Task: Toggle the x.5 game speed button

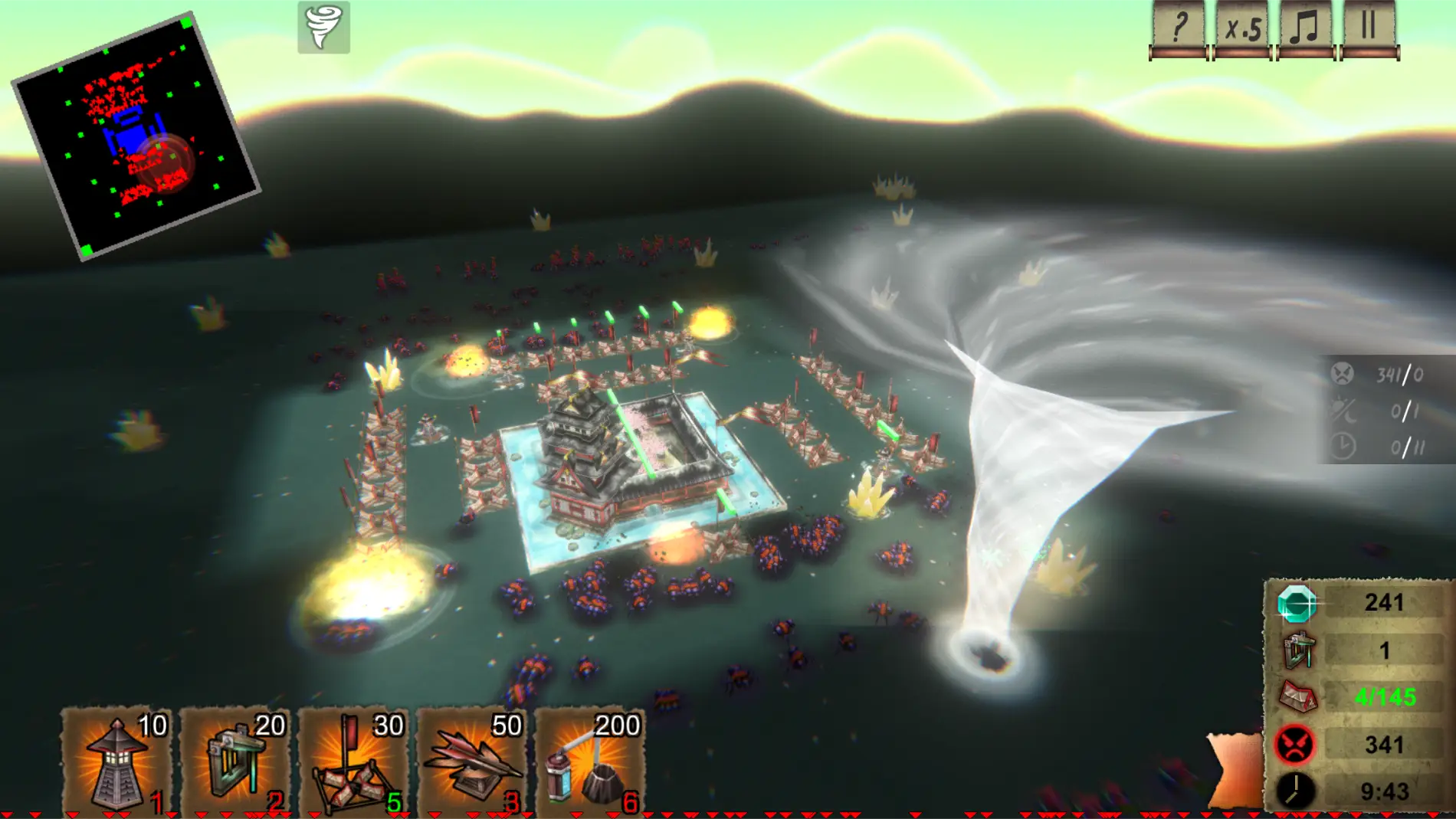Action: pos(1242,29)
